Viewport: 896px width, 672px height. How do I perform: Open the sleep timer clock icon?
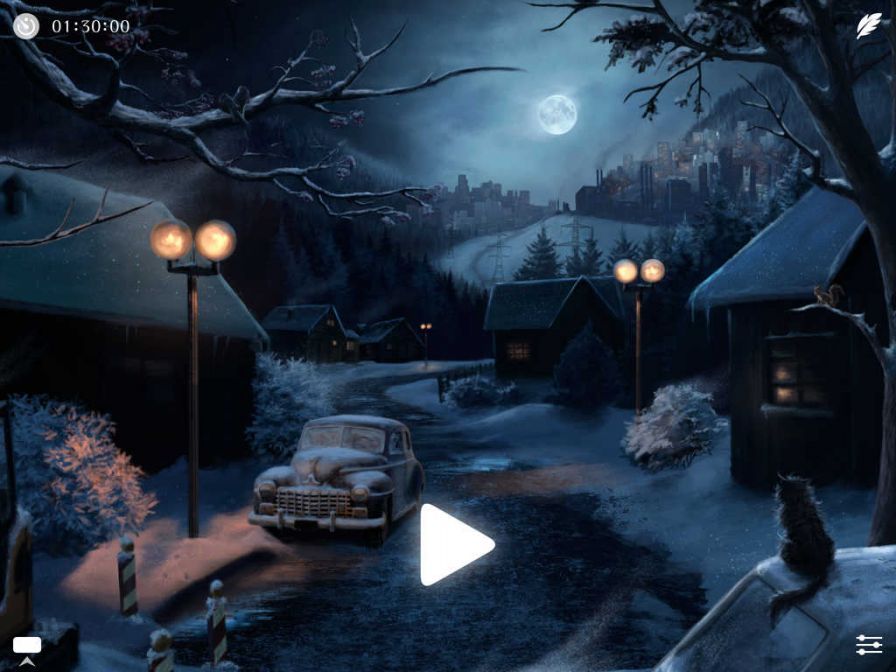click(x=26, y=26)
